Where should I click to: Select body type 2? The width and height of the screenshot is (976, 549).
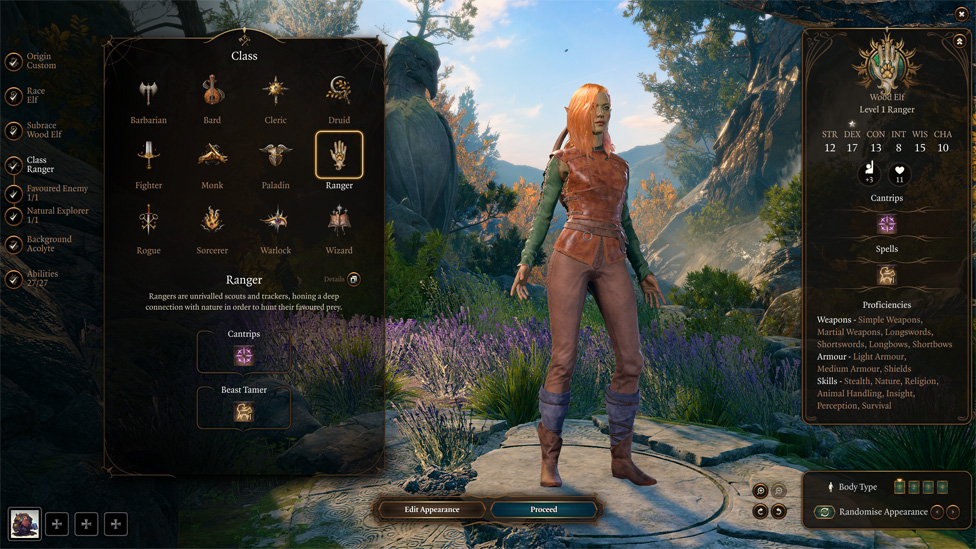pos(914,487)
